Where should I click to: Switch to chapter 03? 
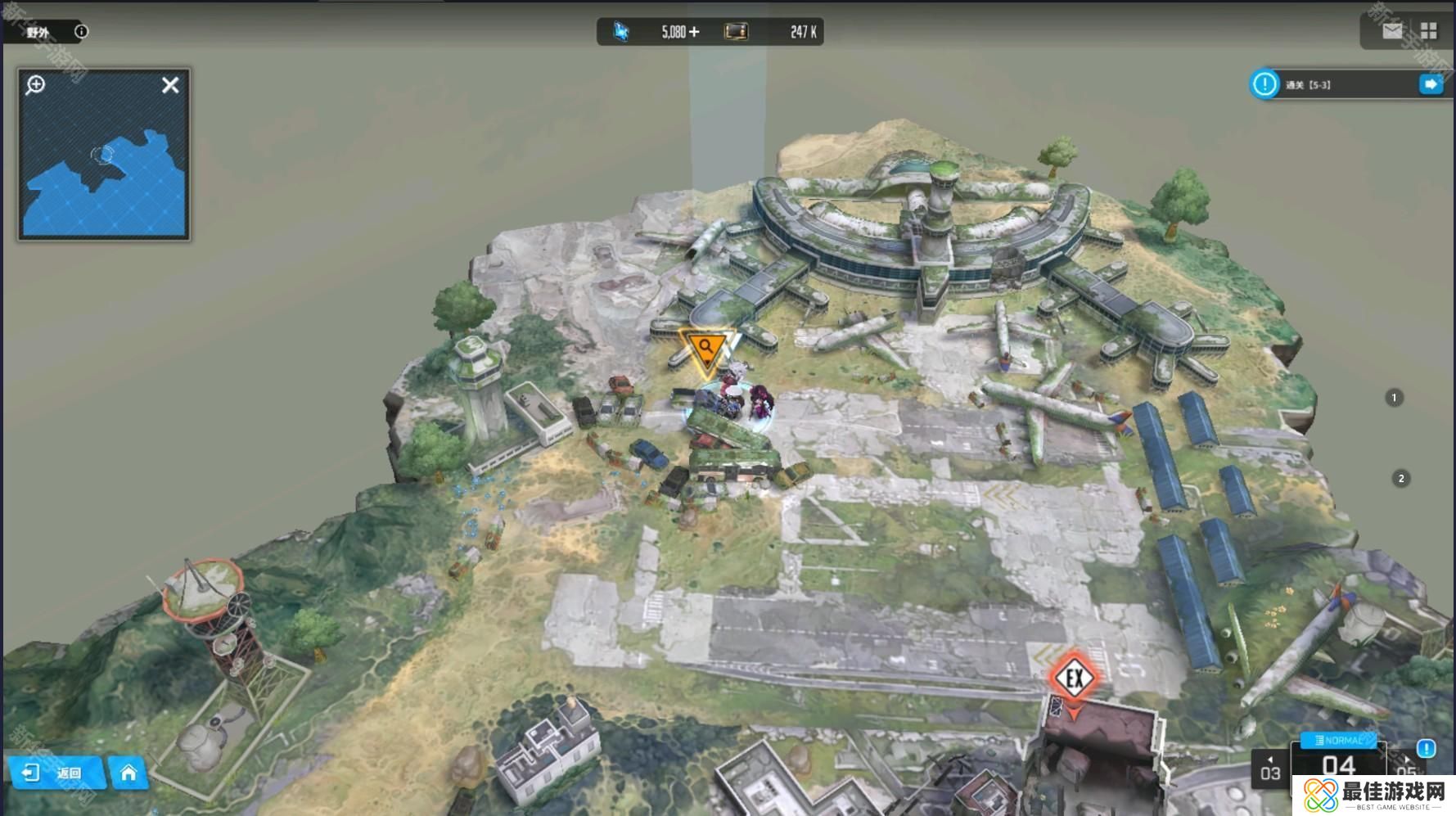[1270, 770]
